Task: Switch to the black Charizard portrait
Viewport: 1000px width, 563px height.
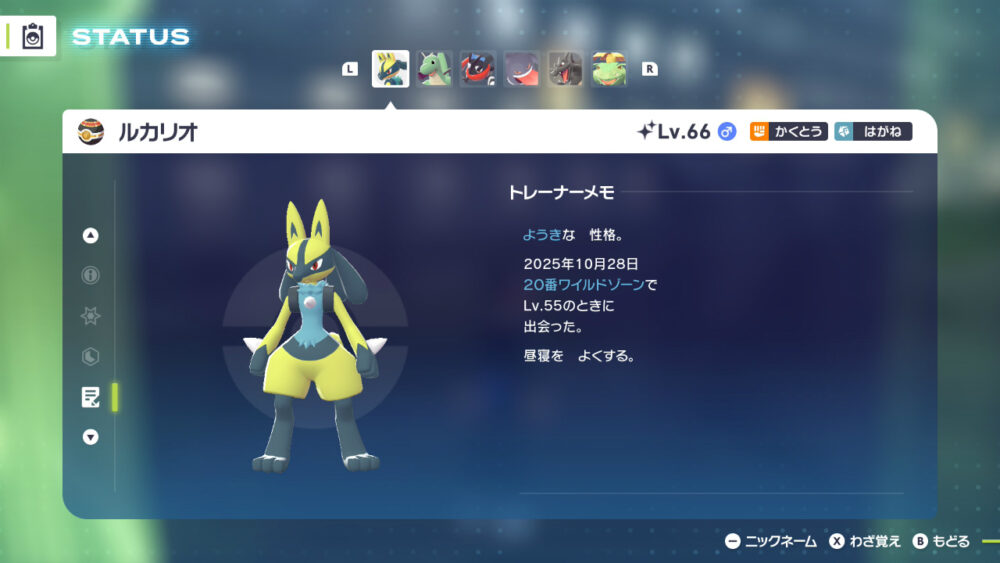Action: (x=565, y=69)
